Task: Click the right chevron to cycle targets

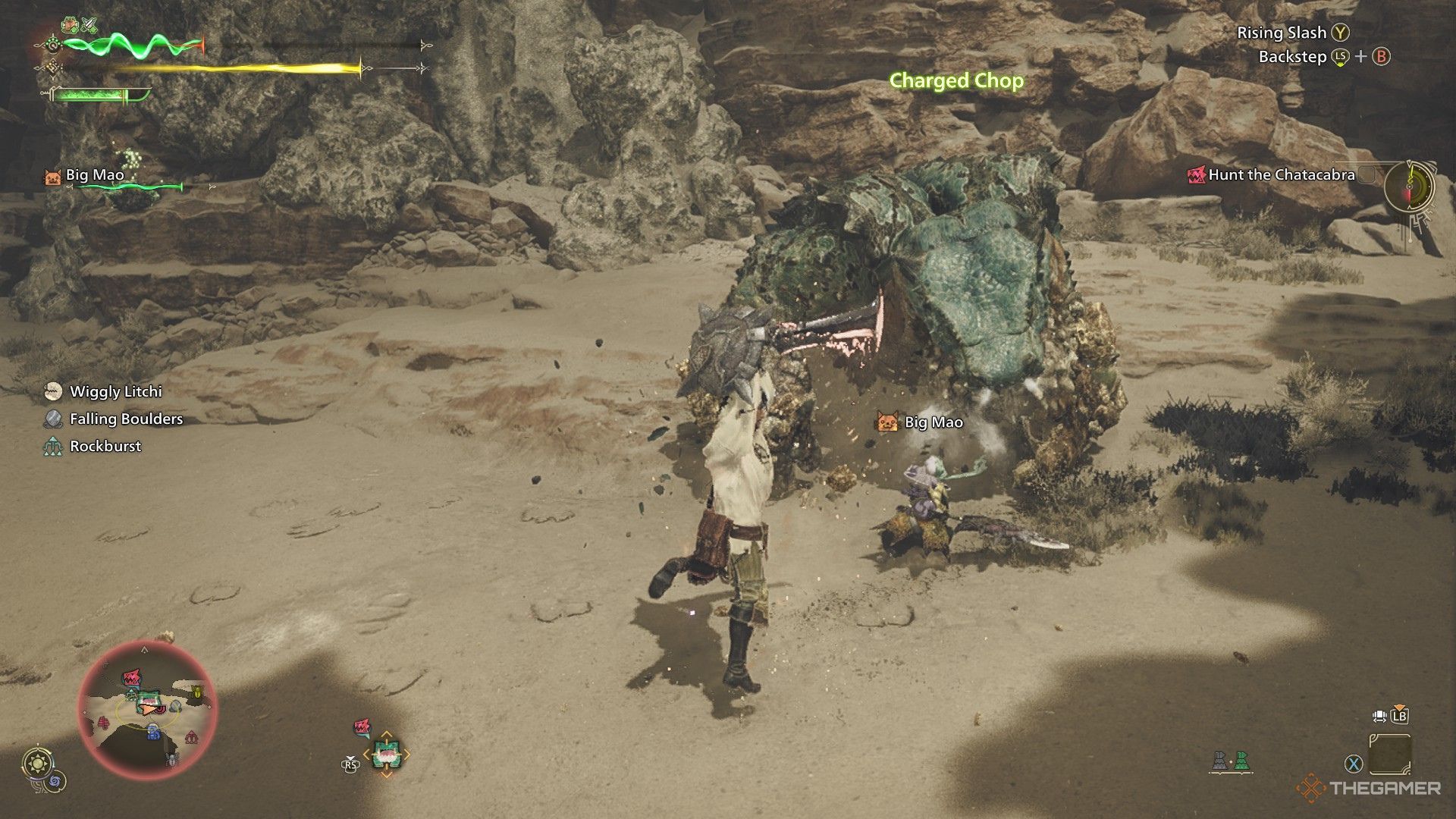Action: 406,754
